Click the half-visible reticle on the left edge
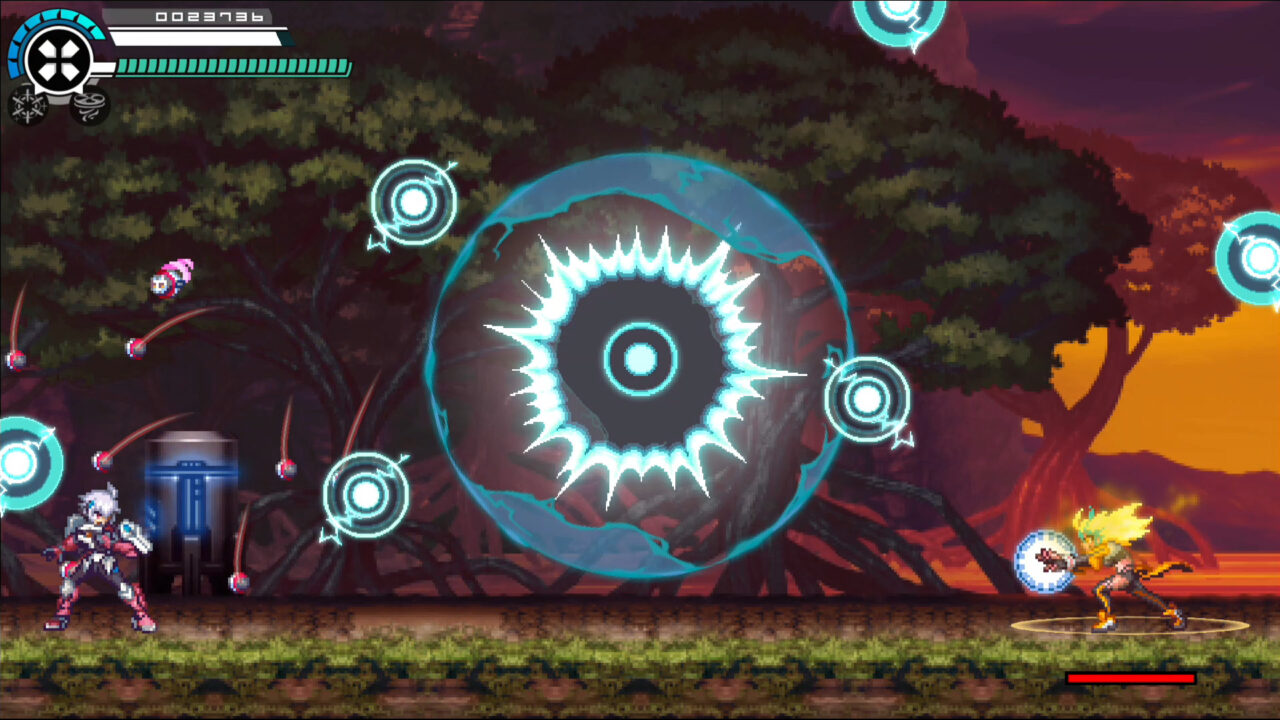 point(15,463)
